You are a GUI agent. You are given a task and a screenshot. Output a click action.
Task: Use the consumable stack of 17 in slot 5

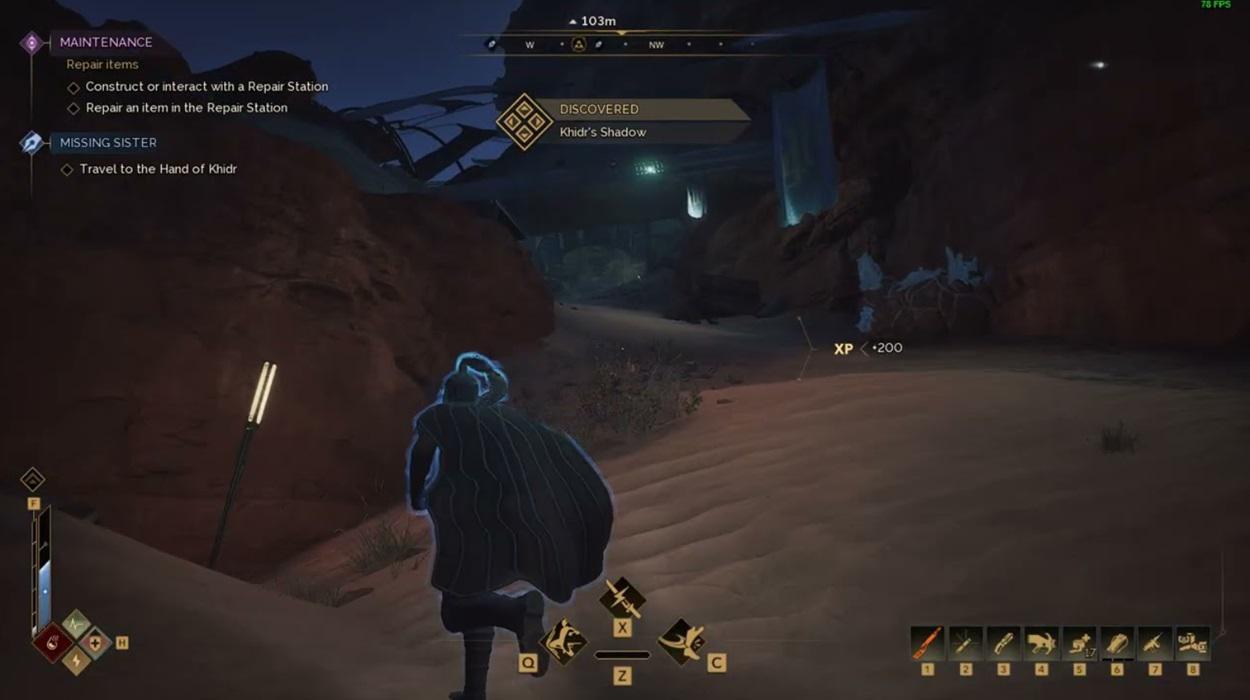(1079, 642)
